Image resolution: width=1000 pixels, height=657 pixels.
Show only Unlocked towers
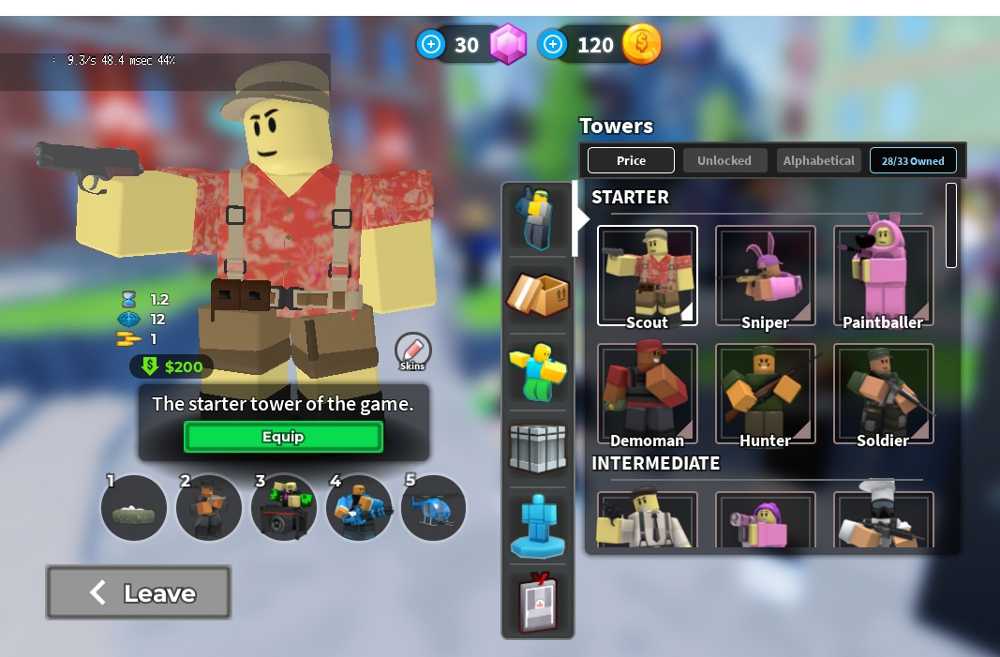(724, 161)
